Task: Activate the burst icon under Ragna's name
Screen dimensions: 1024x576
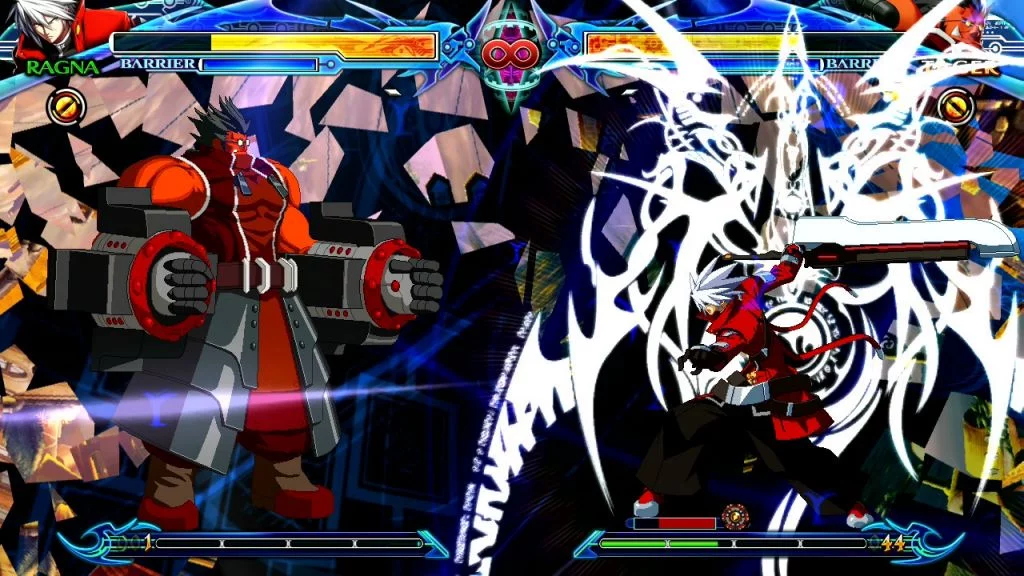Action: click(x=67, y=106)
